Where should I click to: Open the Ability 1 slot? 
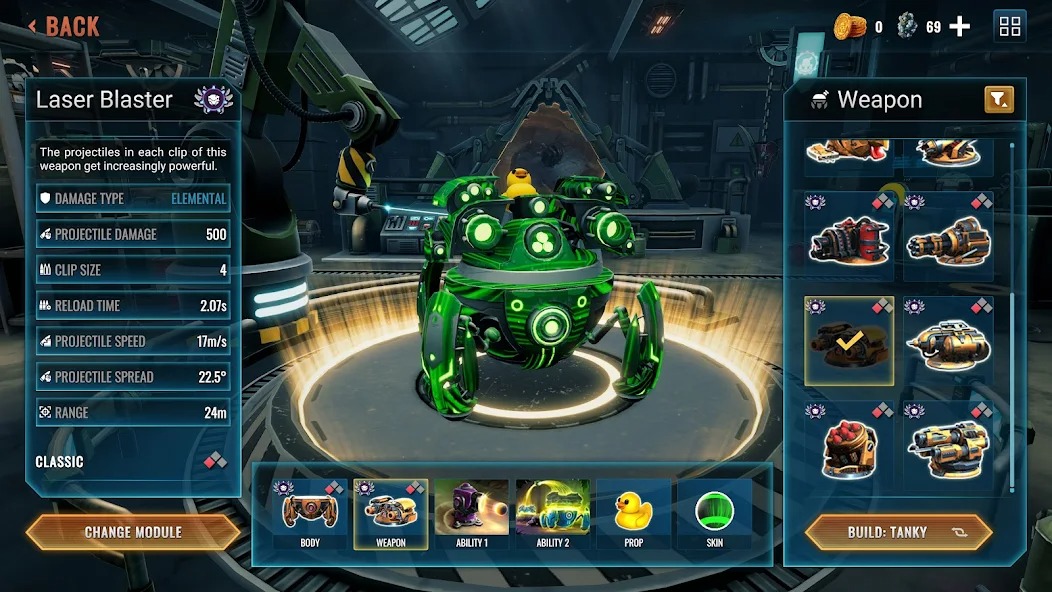471,514
